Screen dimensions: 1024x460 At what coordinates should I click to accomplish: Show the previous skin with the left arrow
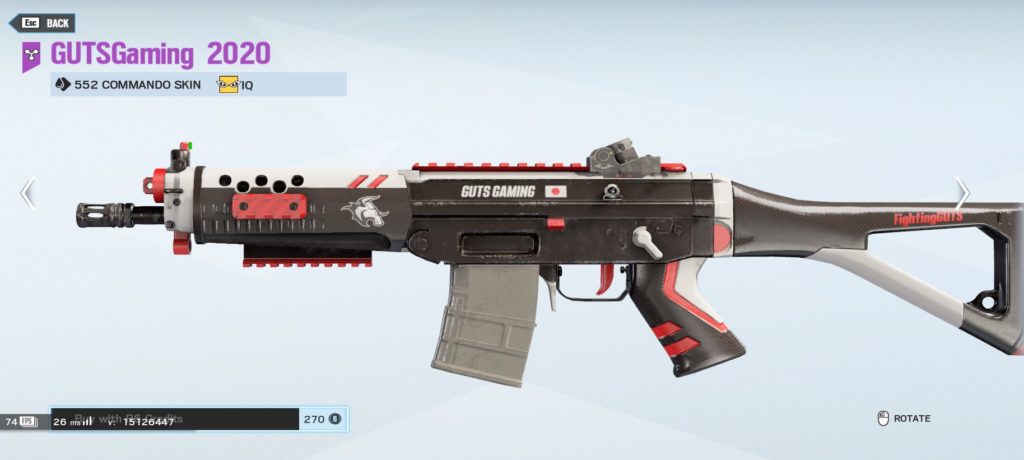click(28, 193)
